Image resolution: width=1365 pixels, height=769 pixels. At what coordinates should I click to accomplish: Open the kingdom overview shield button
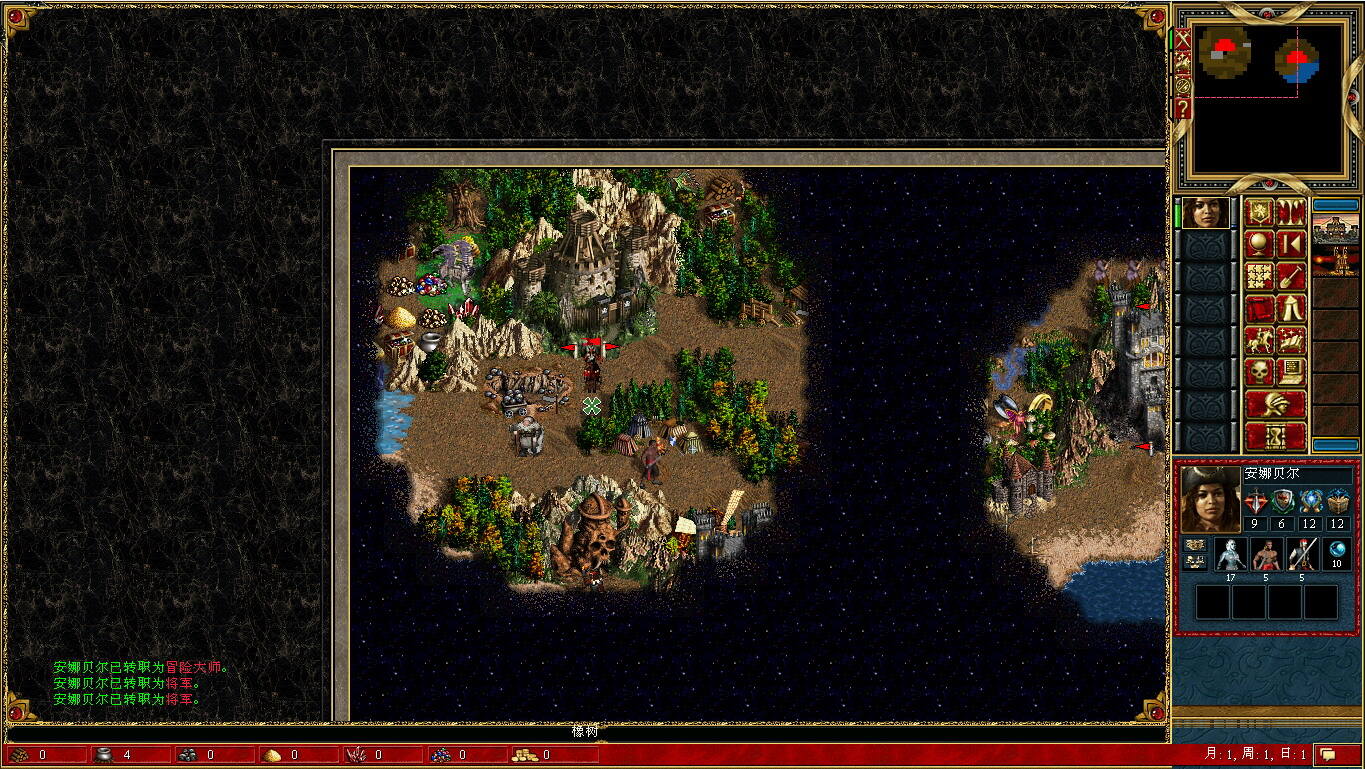(x=1259, y=212)
